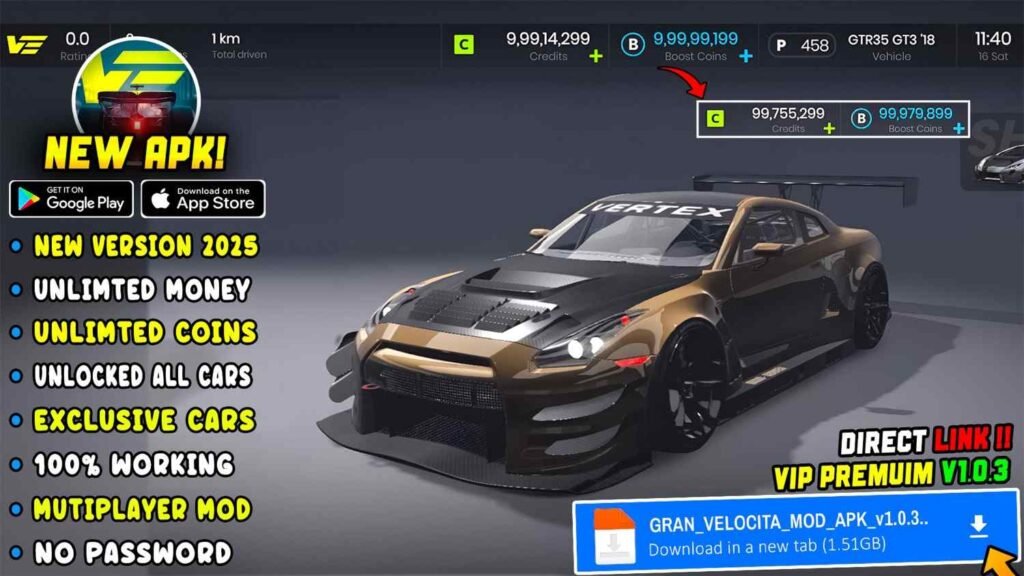Image resolution: width=1024 pixels, height=576 pixels.
Task: Click the Download on the App Store badge
Action: coord(203,199)
